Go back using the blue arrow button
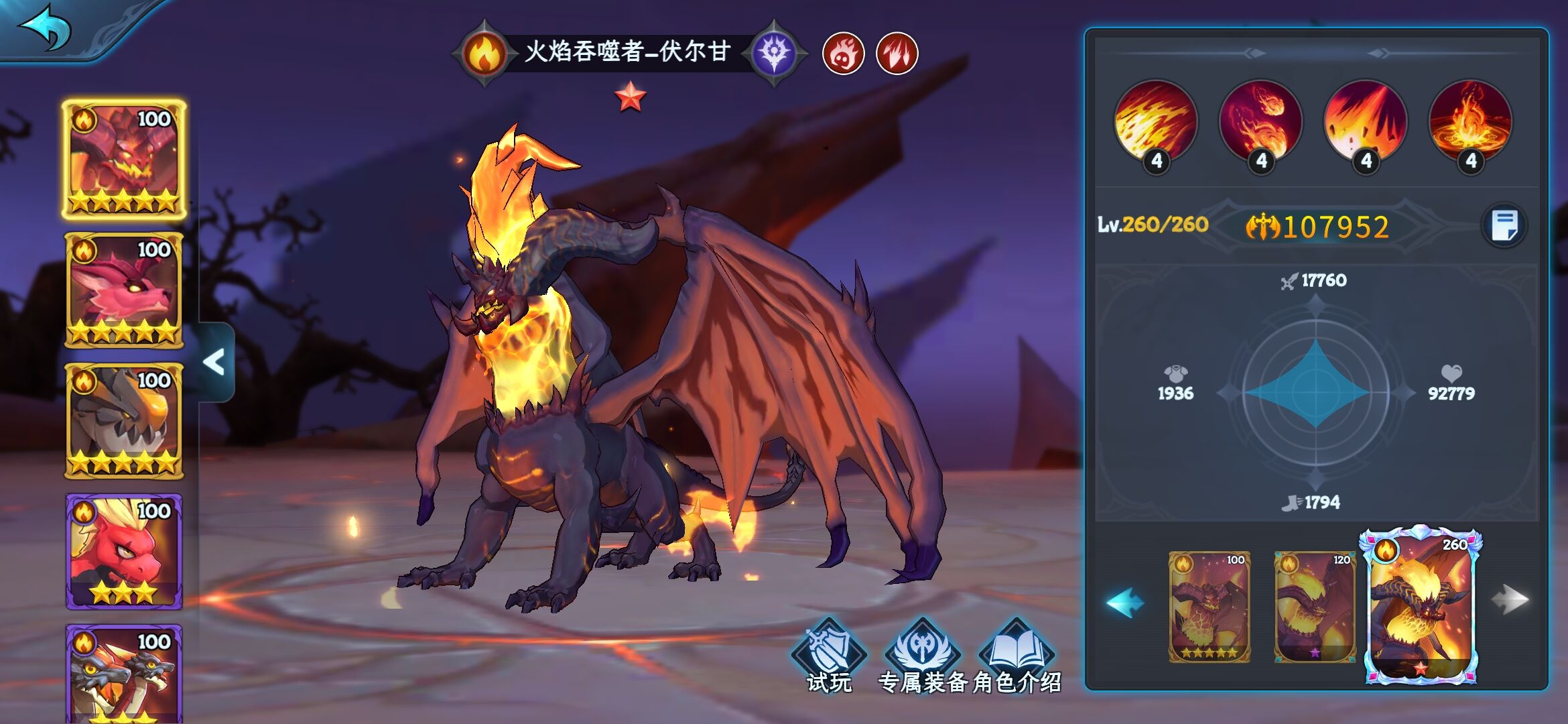 coord(47,28)
